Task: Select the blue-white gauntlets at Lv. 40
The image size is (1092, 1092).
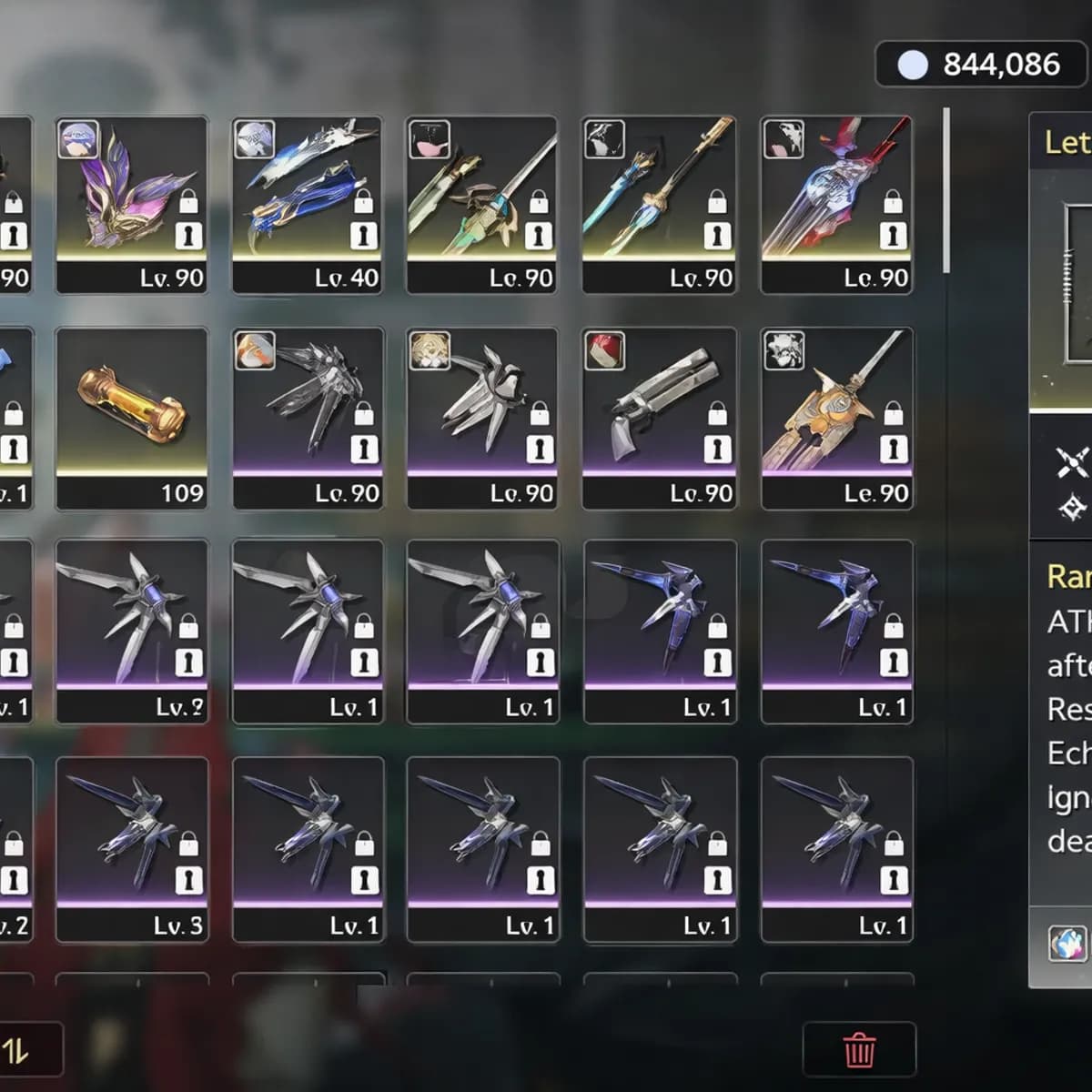Action: [x=308, y=205]
